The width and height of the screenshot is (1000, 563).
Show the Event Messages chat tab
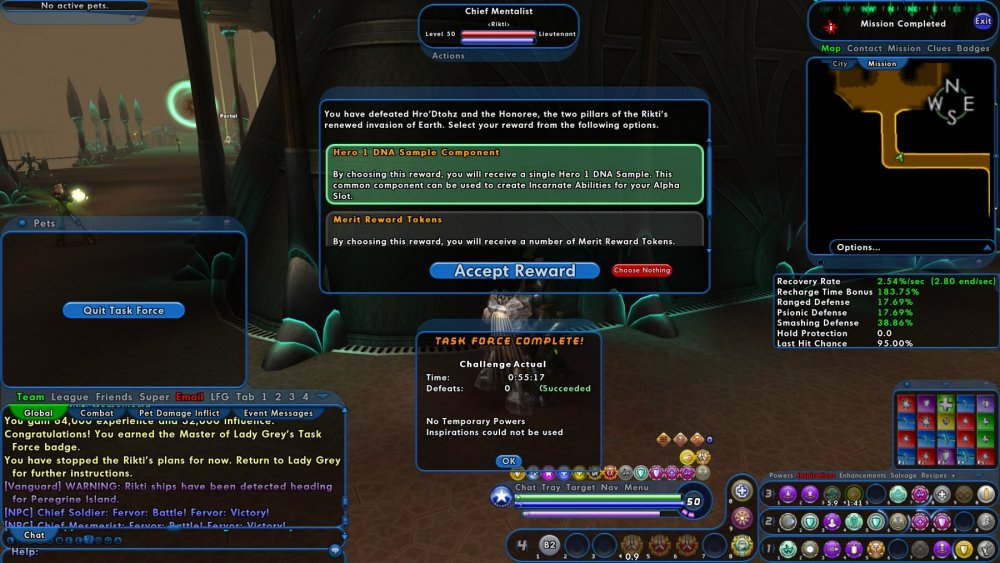coord(279,413)
